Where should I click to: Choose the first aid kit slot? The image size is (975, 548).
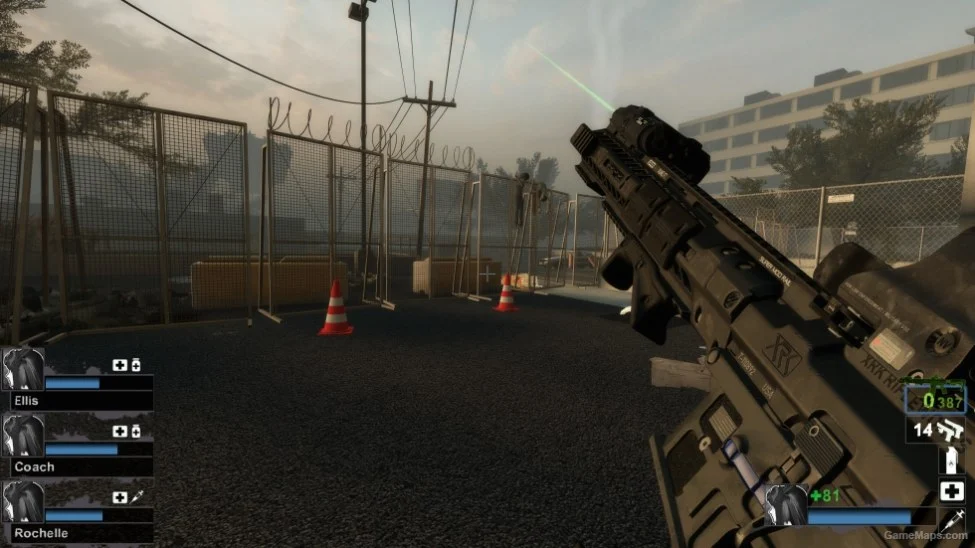pos(951,491)
